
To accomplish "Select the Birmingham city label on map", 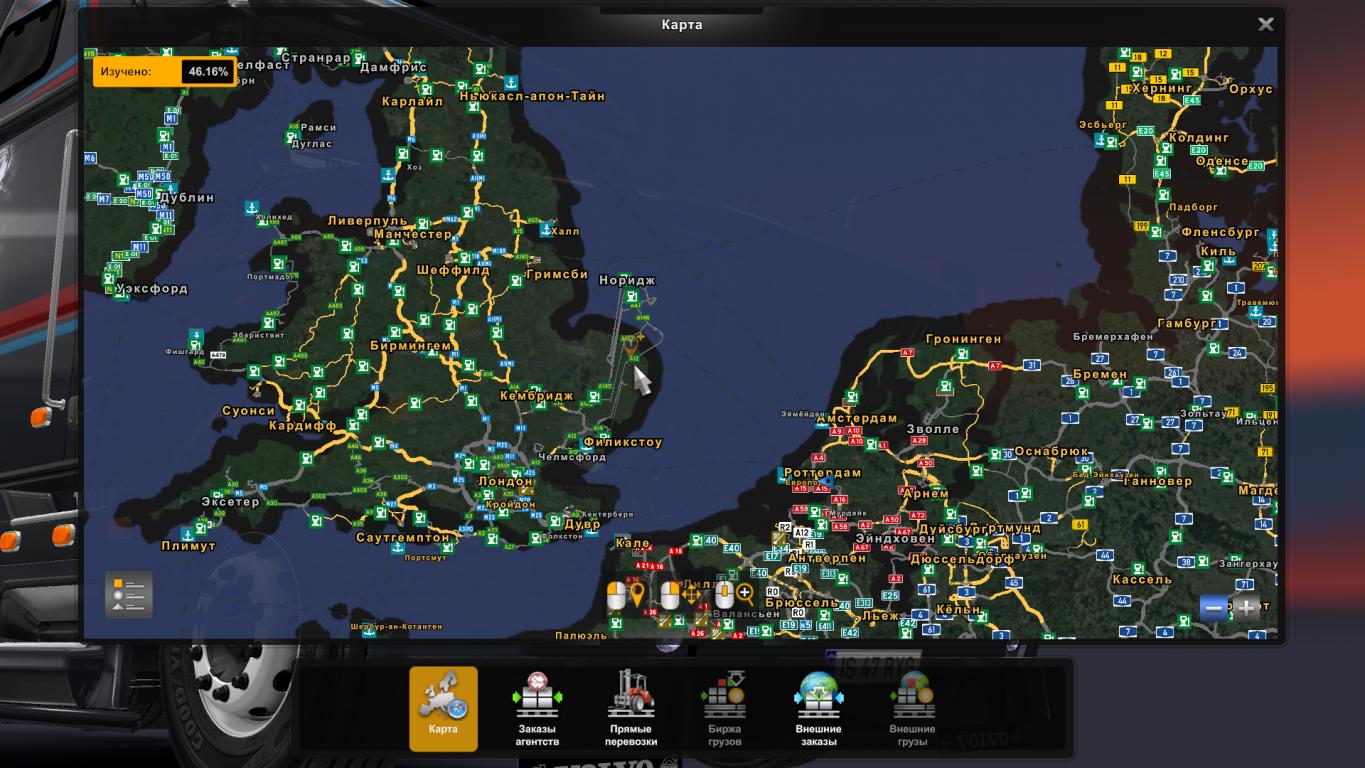I will [410, 346].
